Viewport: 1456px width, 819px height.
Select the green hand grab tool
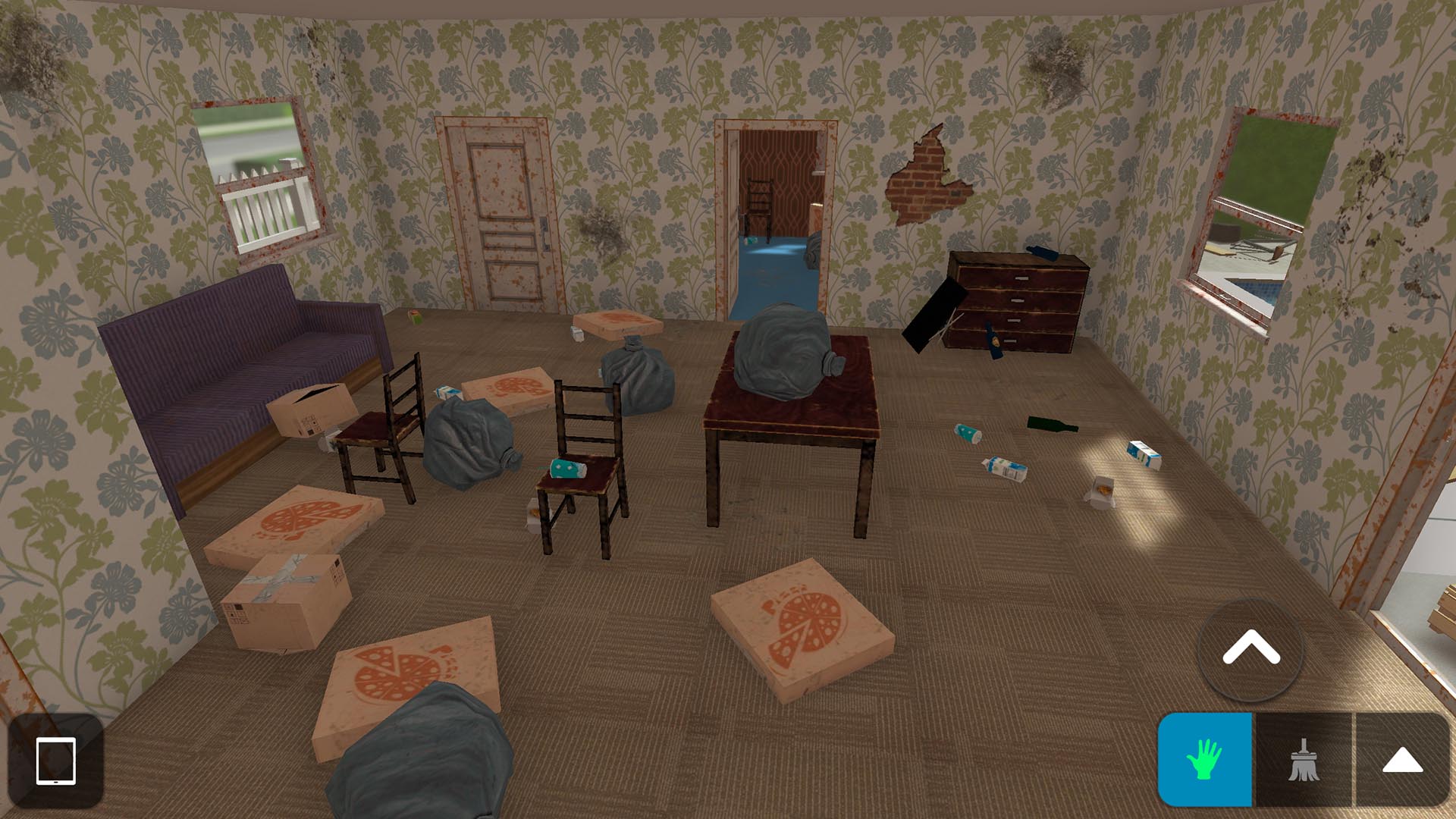click(1204, 759)
